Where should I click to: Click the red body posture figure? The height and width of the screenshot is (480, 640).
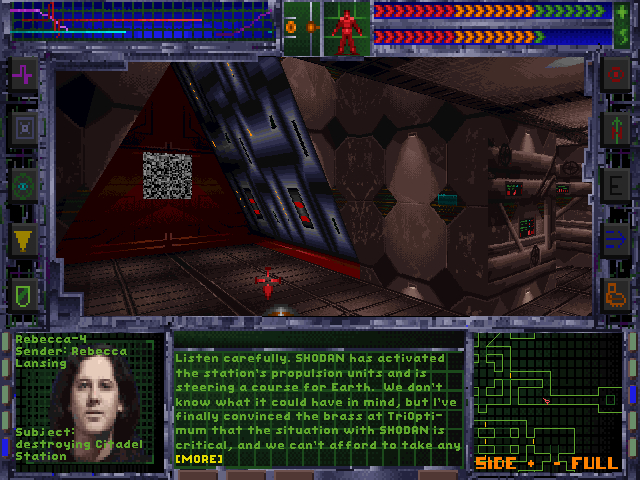point(347,31)
